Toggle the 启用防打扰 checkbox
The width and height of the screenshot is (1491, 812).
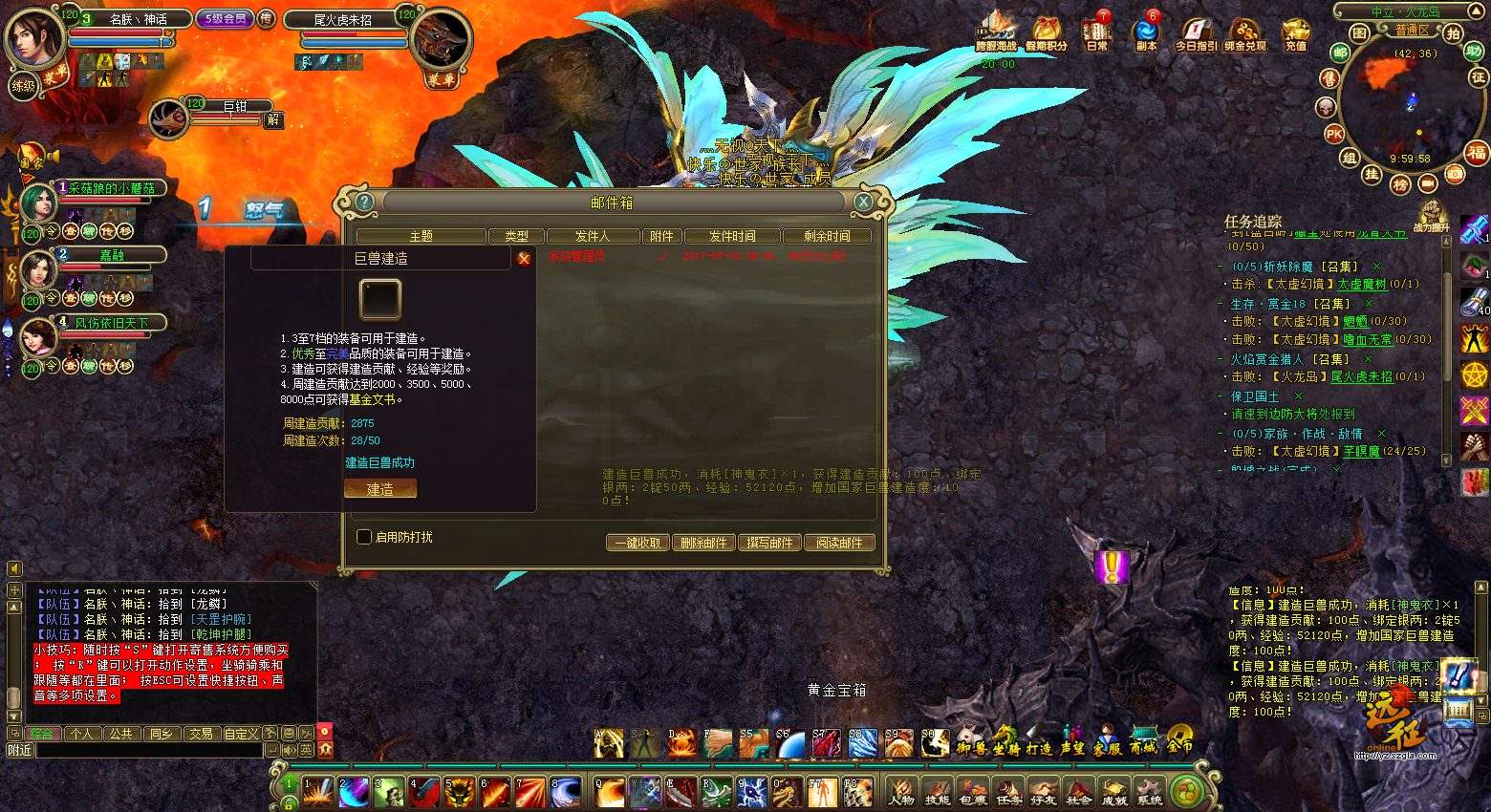coord(364,537)
